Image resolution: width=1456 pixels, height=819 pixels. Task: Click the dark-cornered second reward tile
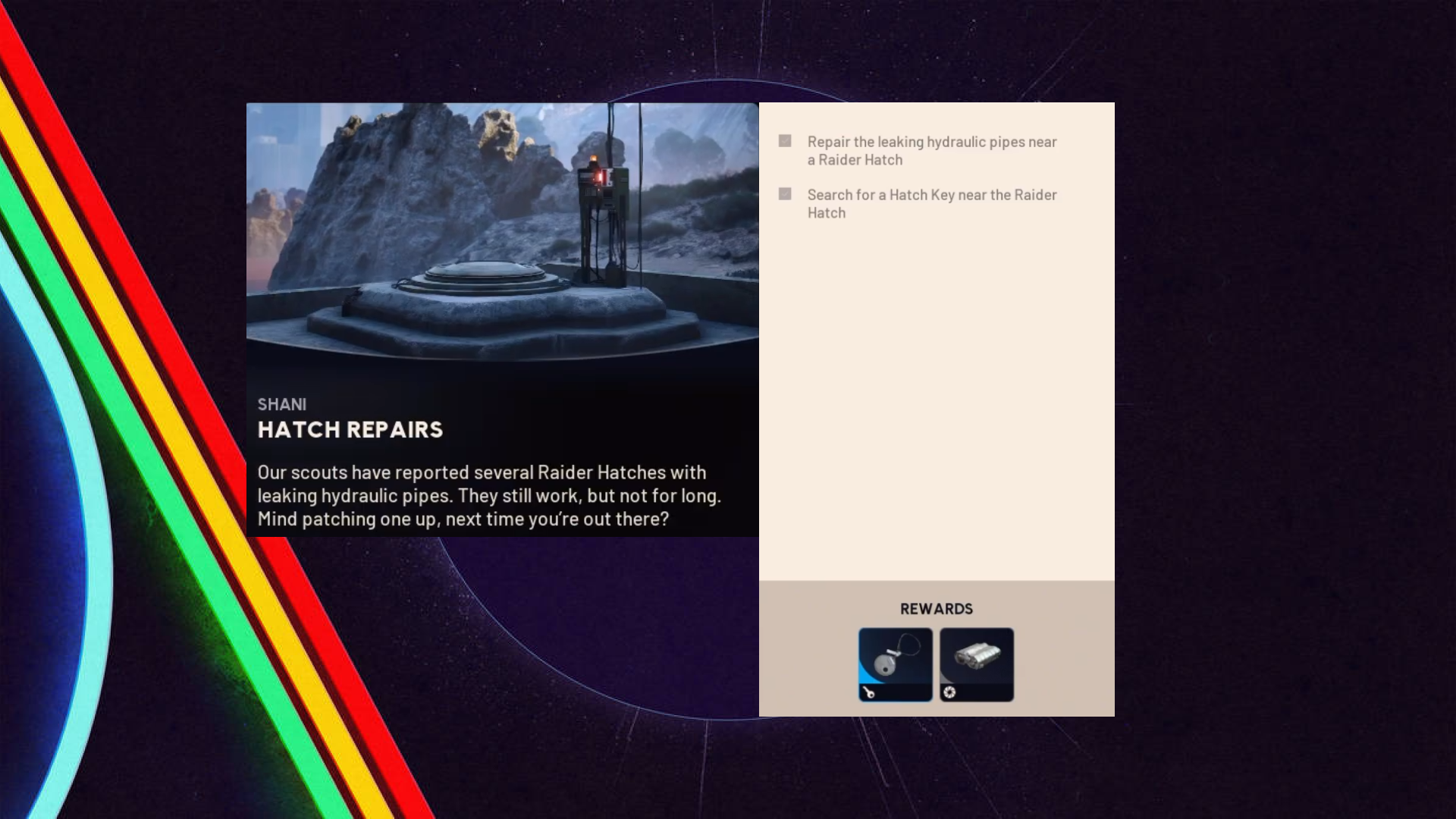click(x=976, y=665)
